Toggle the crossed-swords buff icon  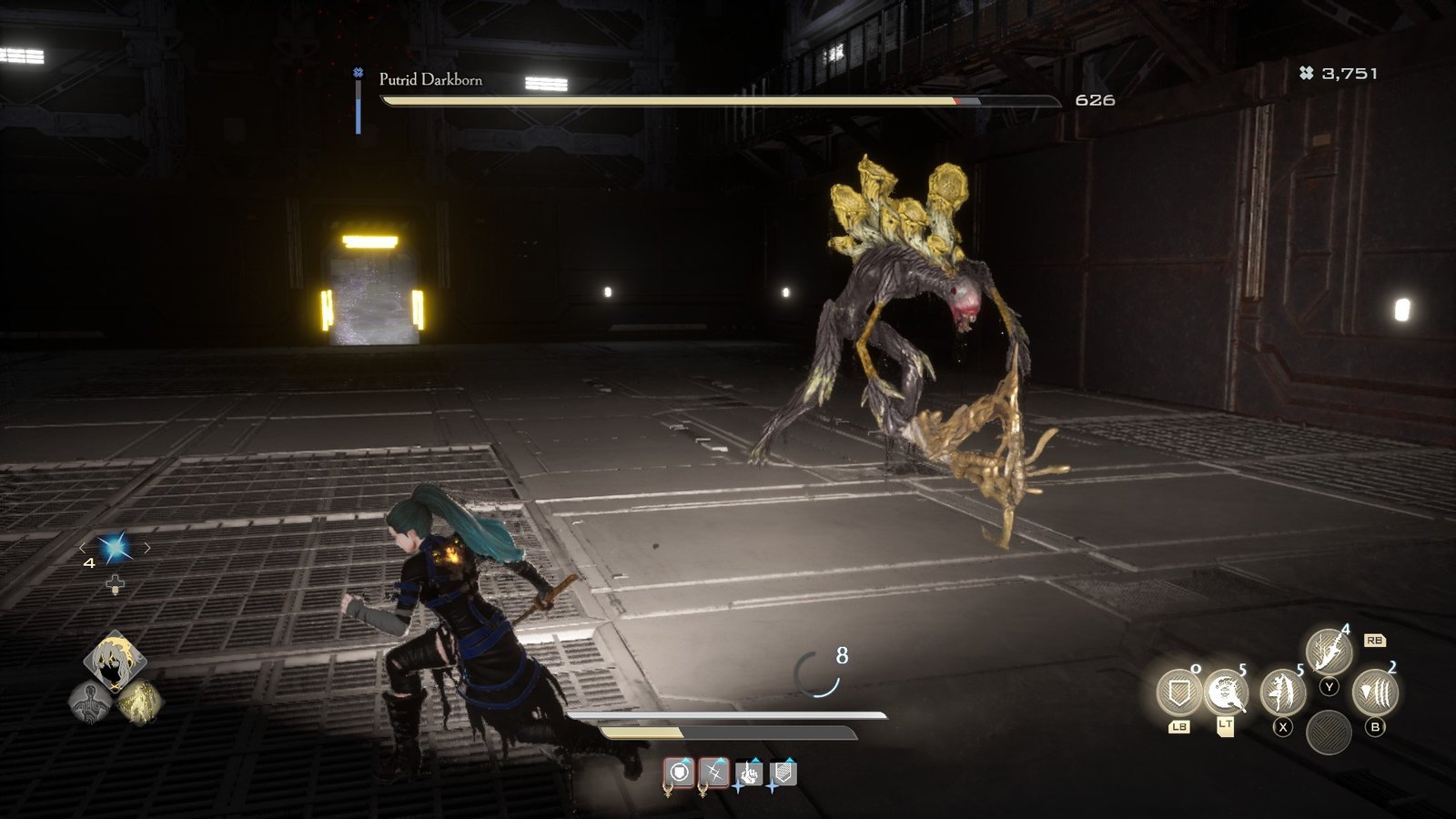pyautogui.click(x=715, y=772)
